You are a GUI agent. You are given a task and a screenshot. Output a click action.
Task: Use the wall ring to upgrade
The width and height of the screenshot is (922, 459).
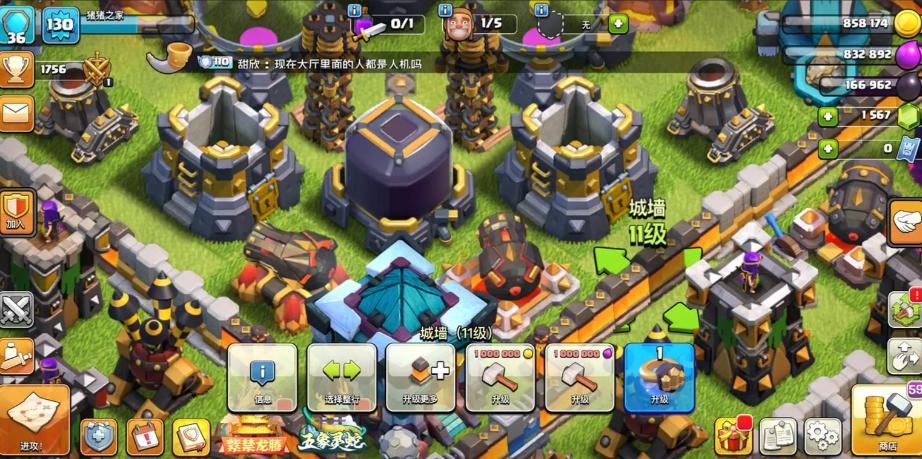659,378
